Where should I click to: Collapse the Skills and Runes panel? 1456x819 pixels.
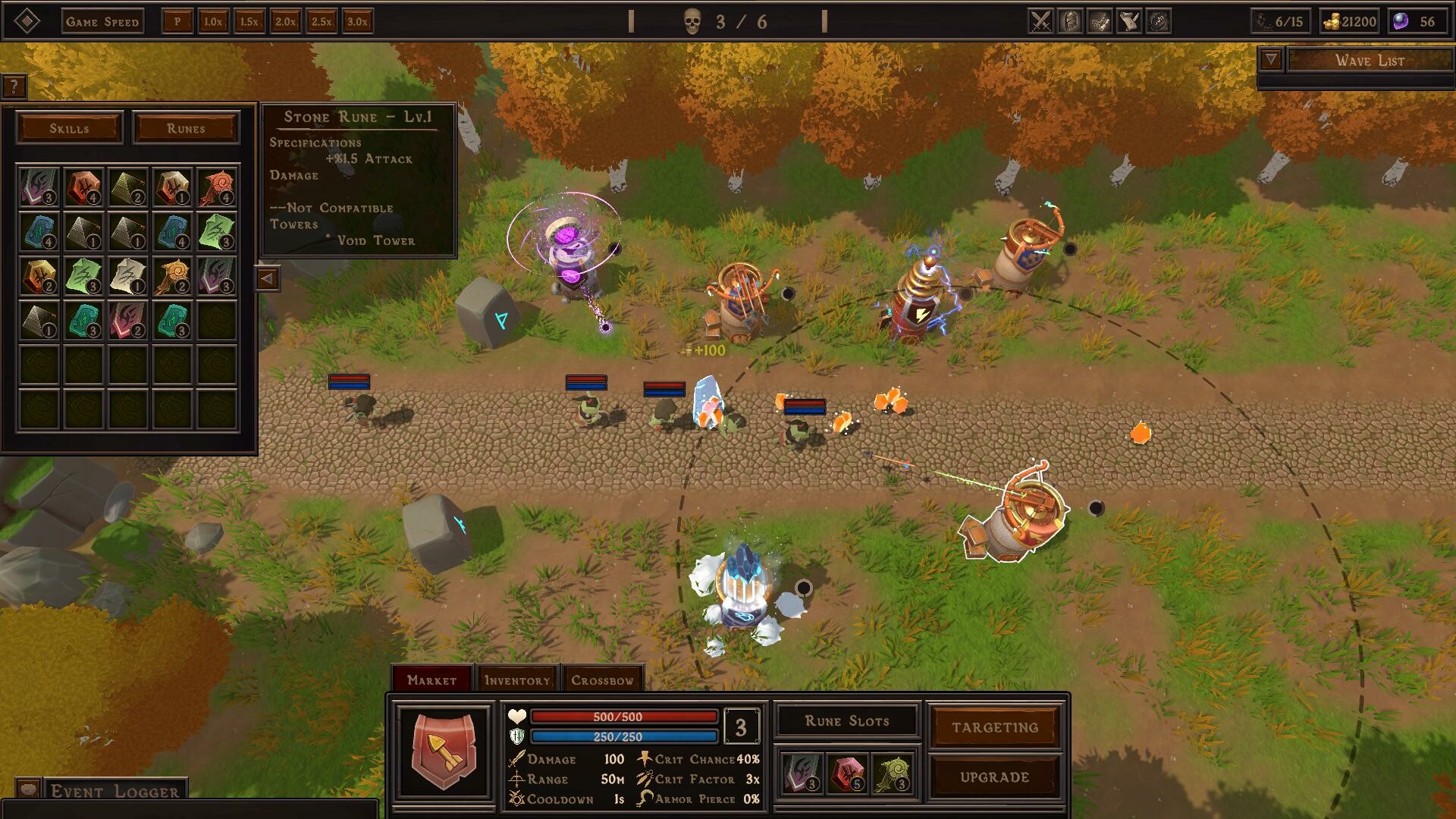coord(267,278)
